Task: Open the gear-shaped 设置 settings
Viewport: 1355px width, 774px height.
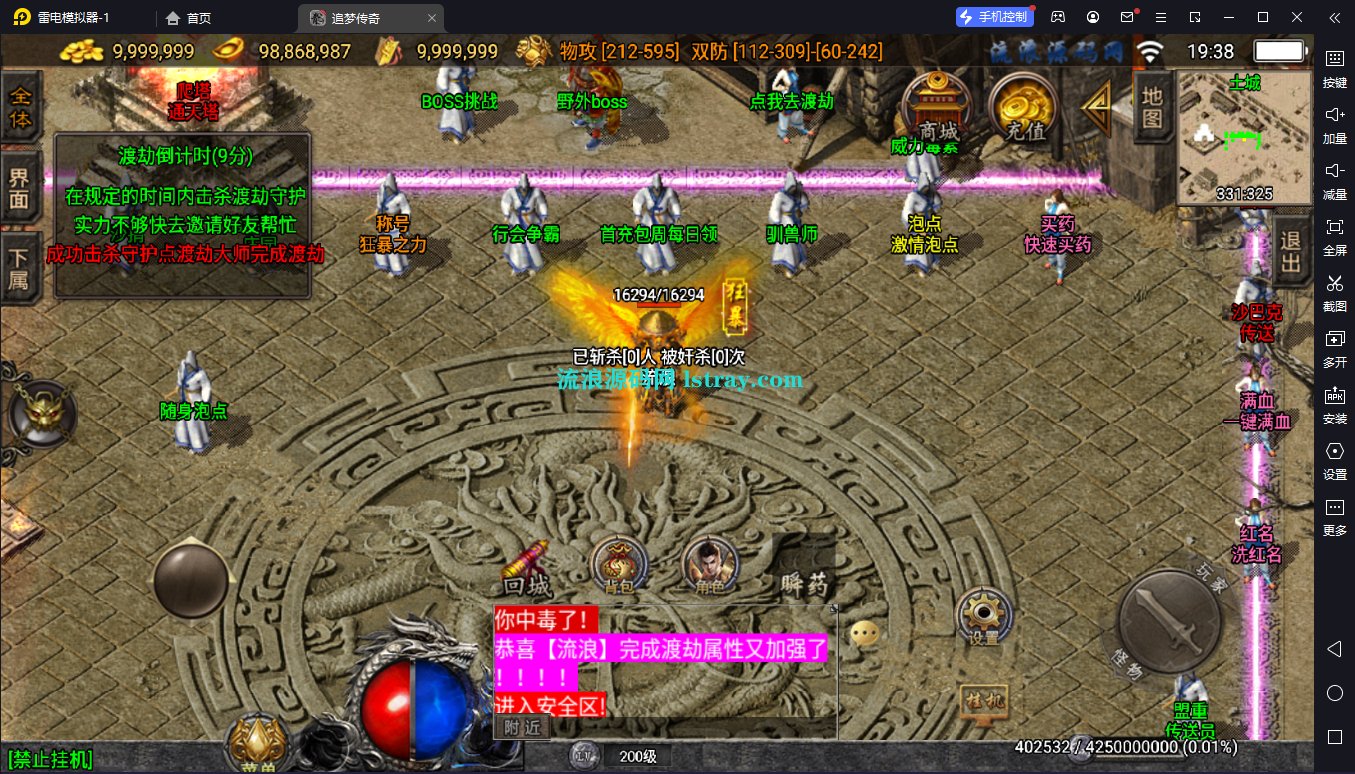Action: click(x=984, y=616)
